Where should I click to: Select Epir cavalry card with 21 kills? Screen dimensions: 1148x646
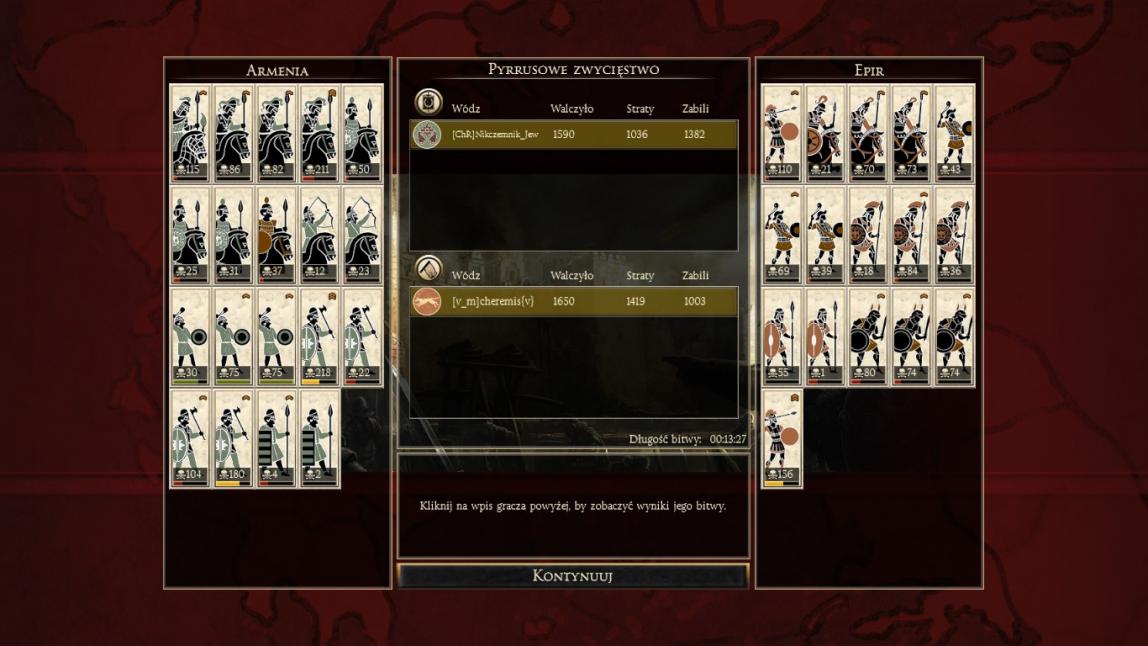[x=825, y=133]
